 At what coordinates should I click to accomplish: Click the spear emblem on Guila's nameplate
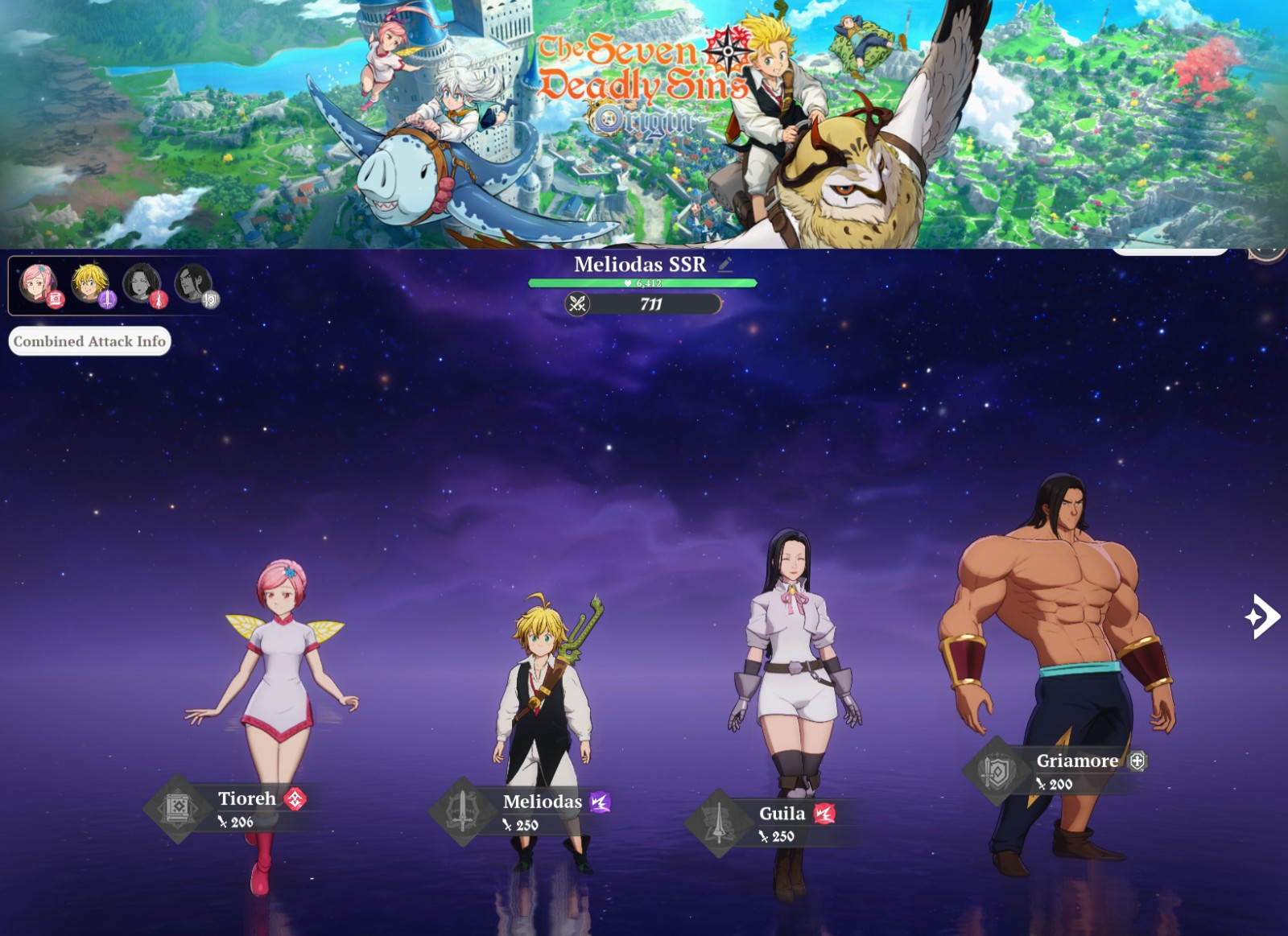pos(719,818)
